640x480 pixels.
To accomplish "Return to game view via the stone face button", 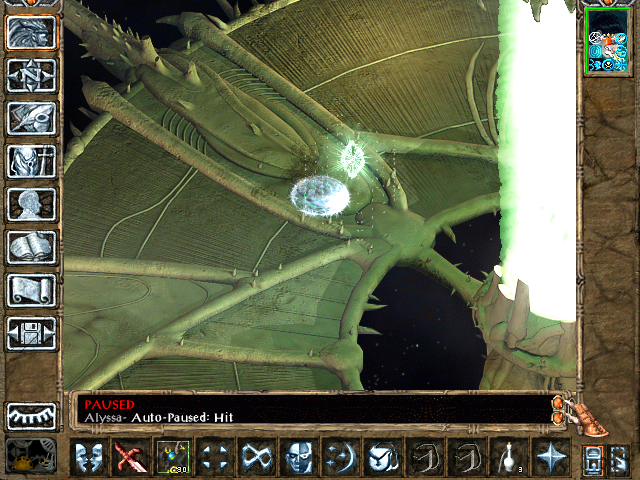I will (x=31, y=32).
